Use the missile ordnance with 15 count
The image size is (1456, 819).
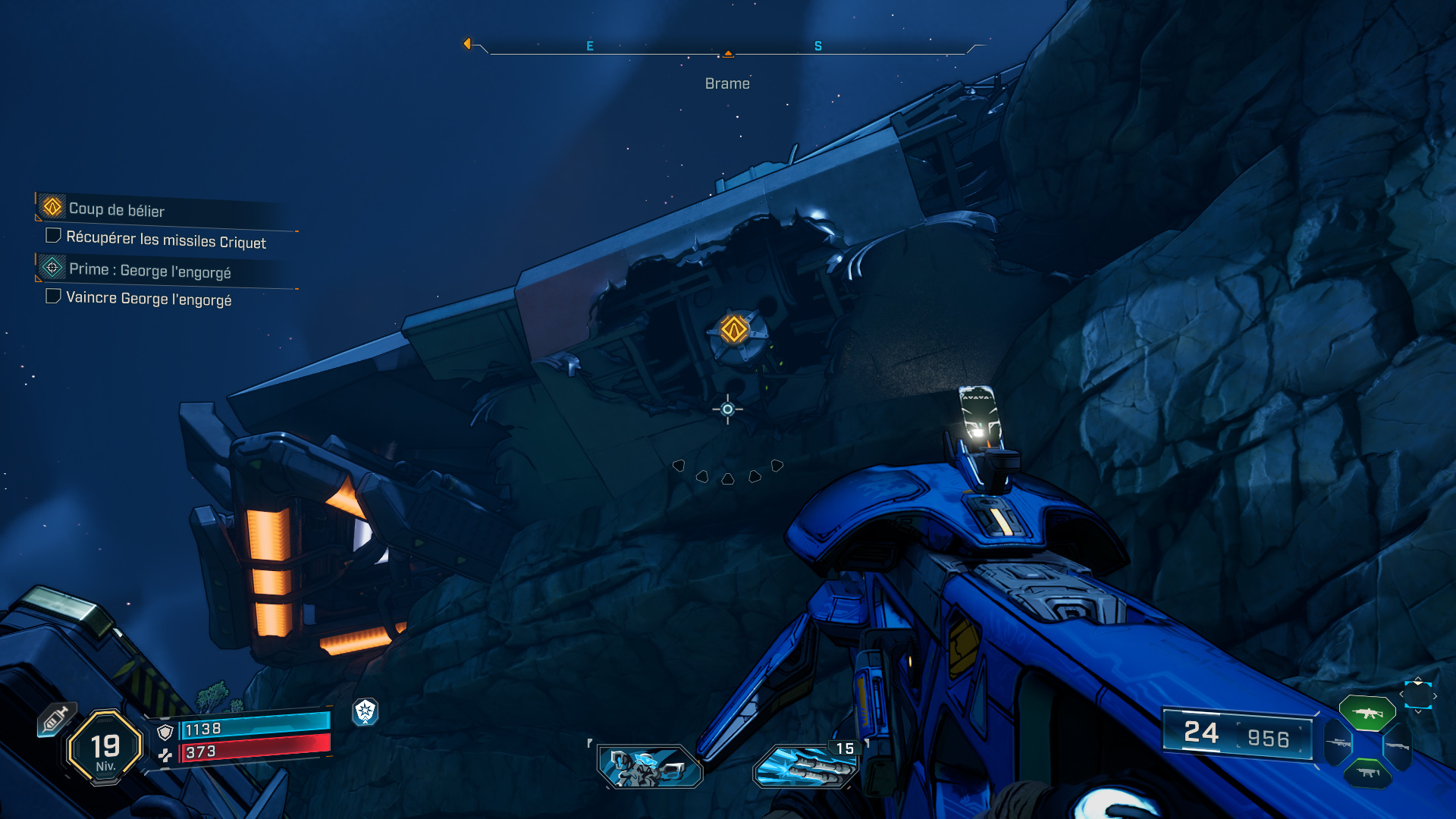[806, 766]
